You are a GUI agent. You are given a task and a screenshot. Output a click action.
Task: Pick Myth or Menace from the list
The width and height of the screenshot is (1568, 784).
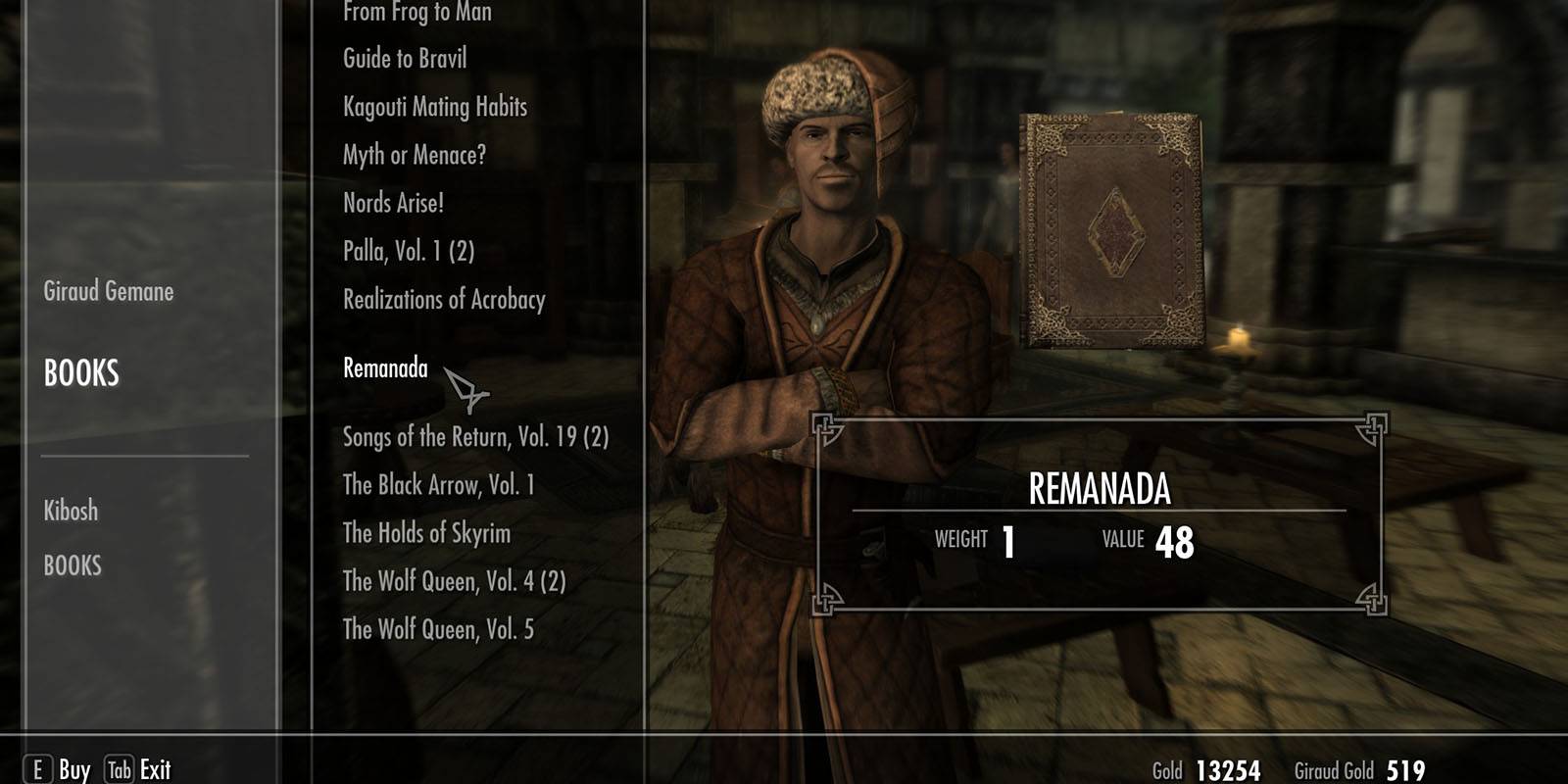point(416,155)
